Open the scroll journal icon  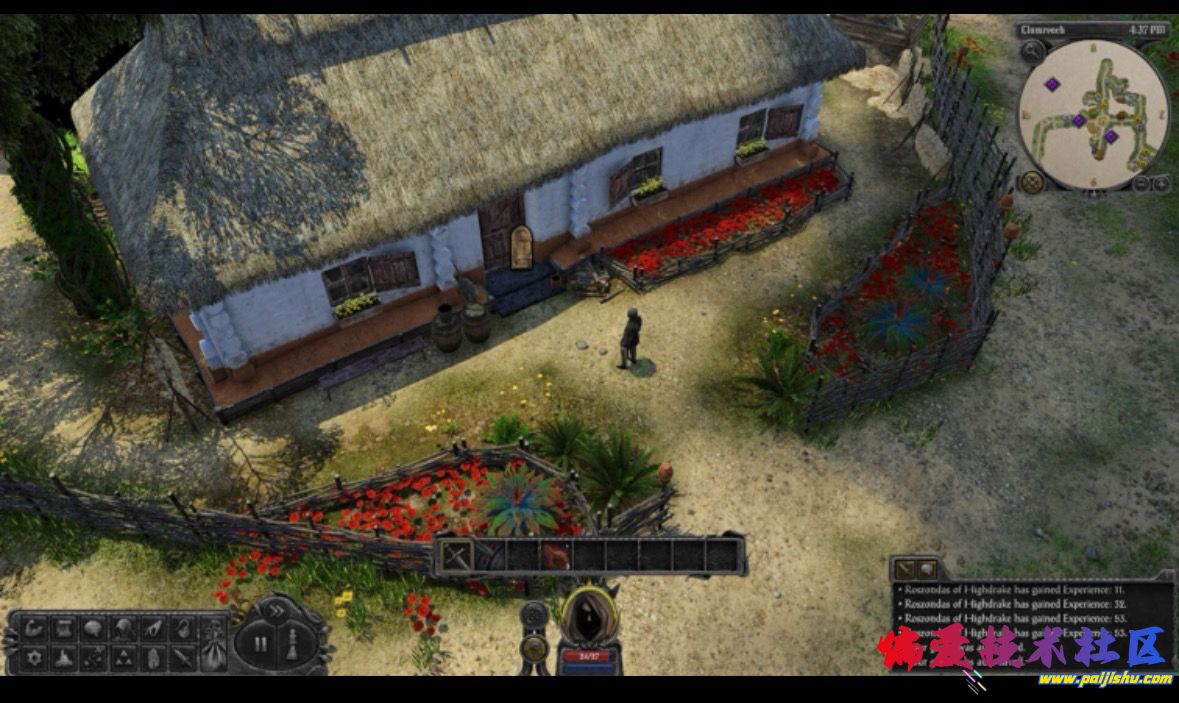tap(65, 629)
